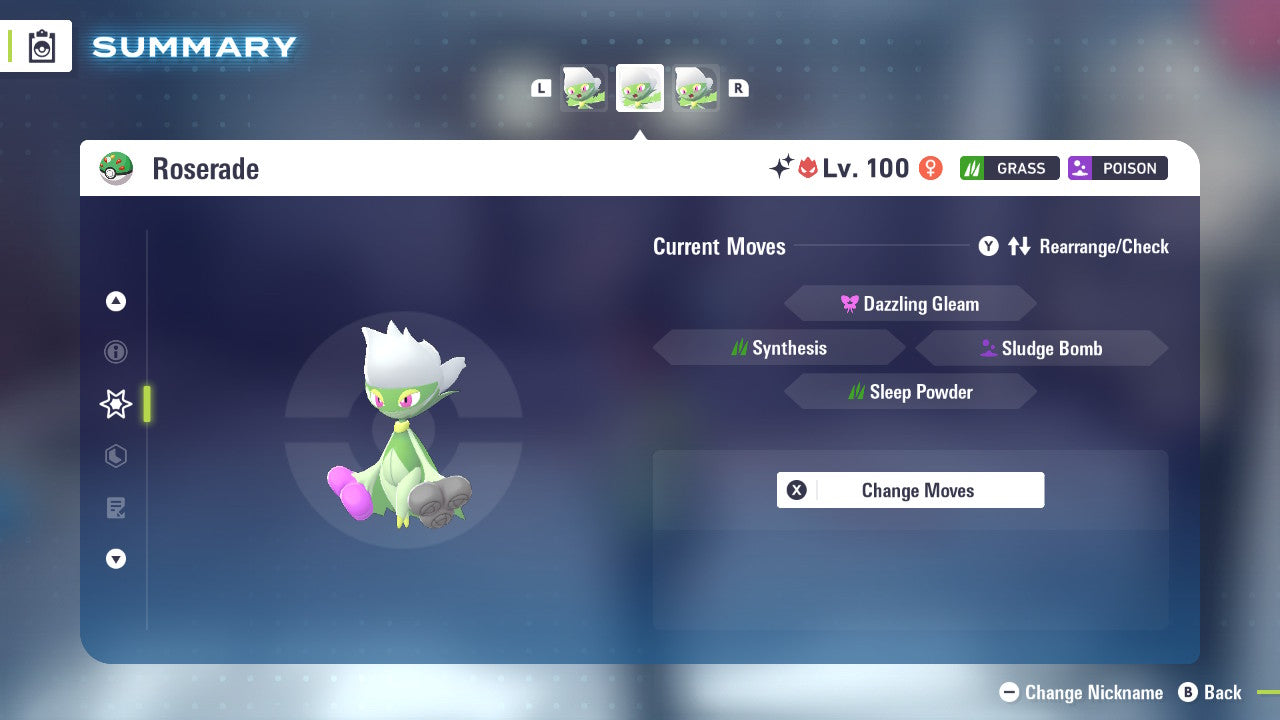The width and height of the screenshot is (1280, 720).
Task: Click the shield stats icon in sidebar
Action: (x=115, y=456)
